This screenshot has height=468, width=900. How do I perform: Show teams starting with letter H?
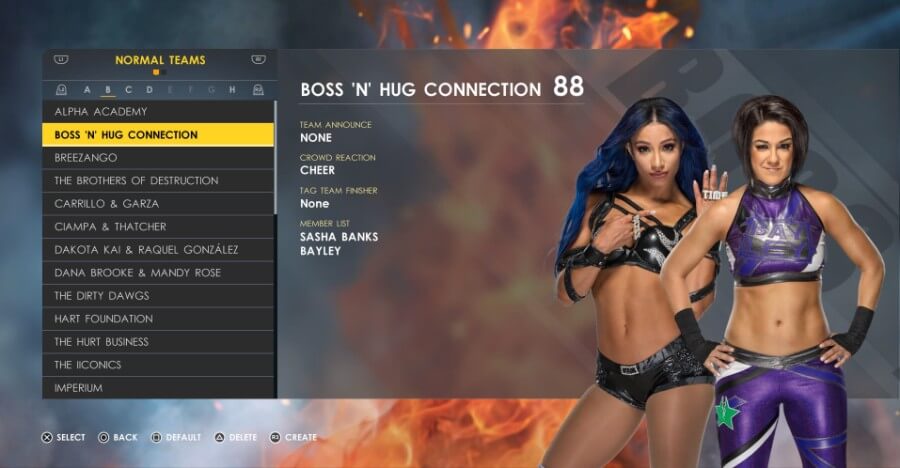[232, 90]
